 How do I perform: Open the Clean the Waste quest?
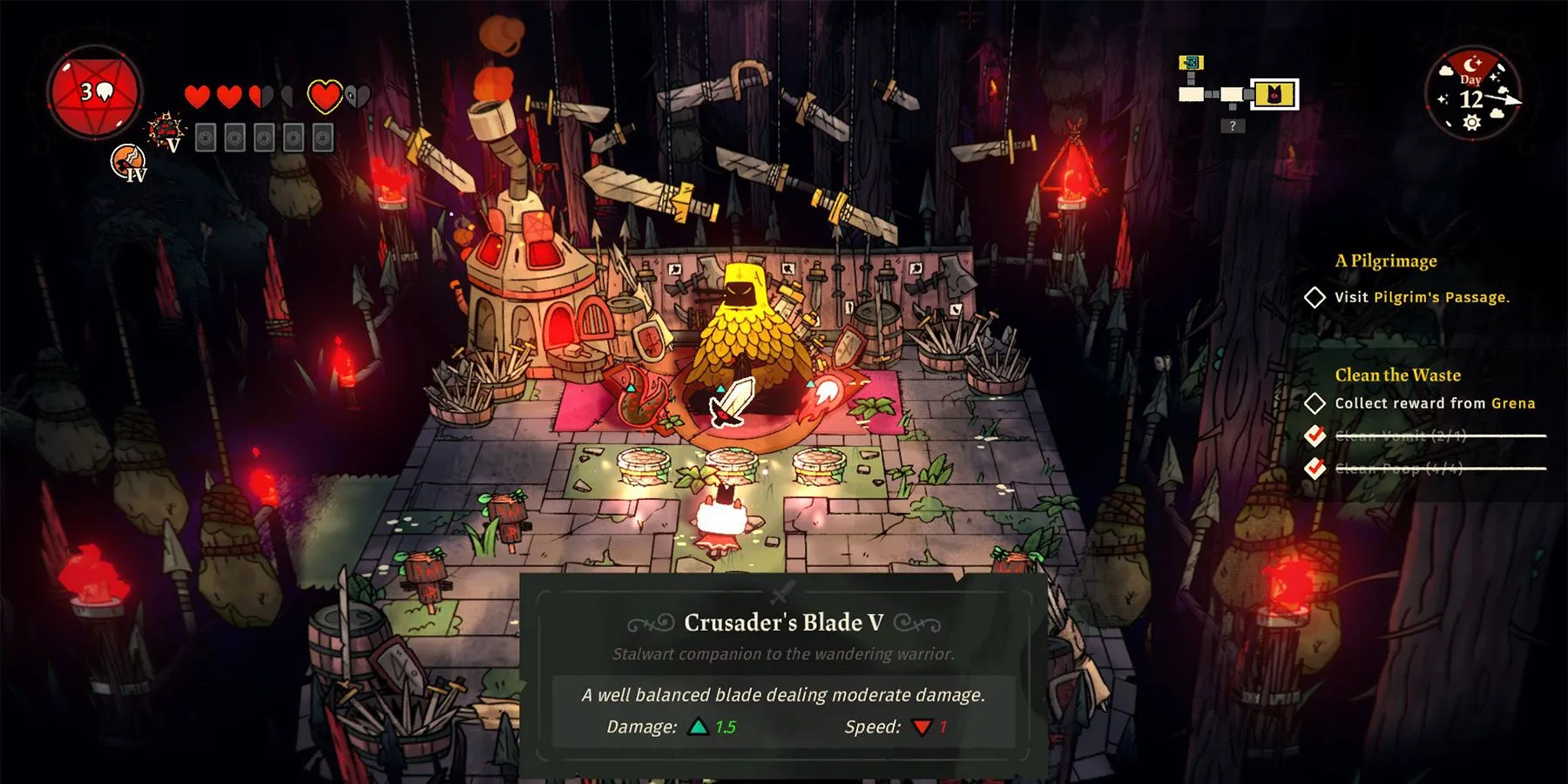[x=1397, y=375]
